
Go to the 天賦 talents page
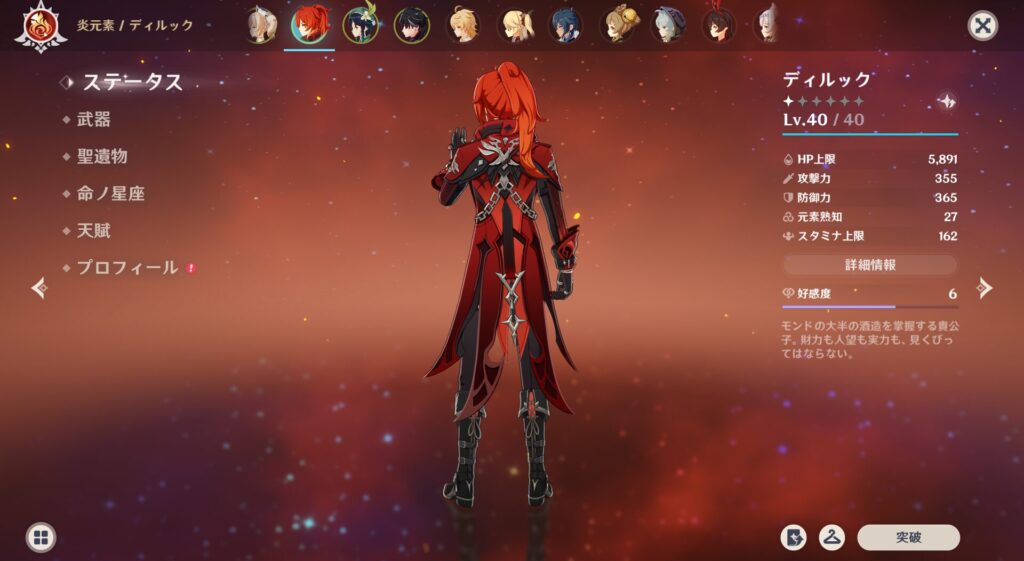tap(94, 230)
